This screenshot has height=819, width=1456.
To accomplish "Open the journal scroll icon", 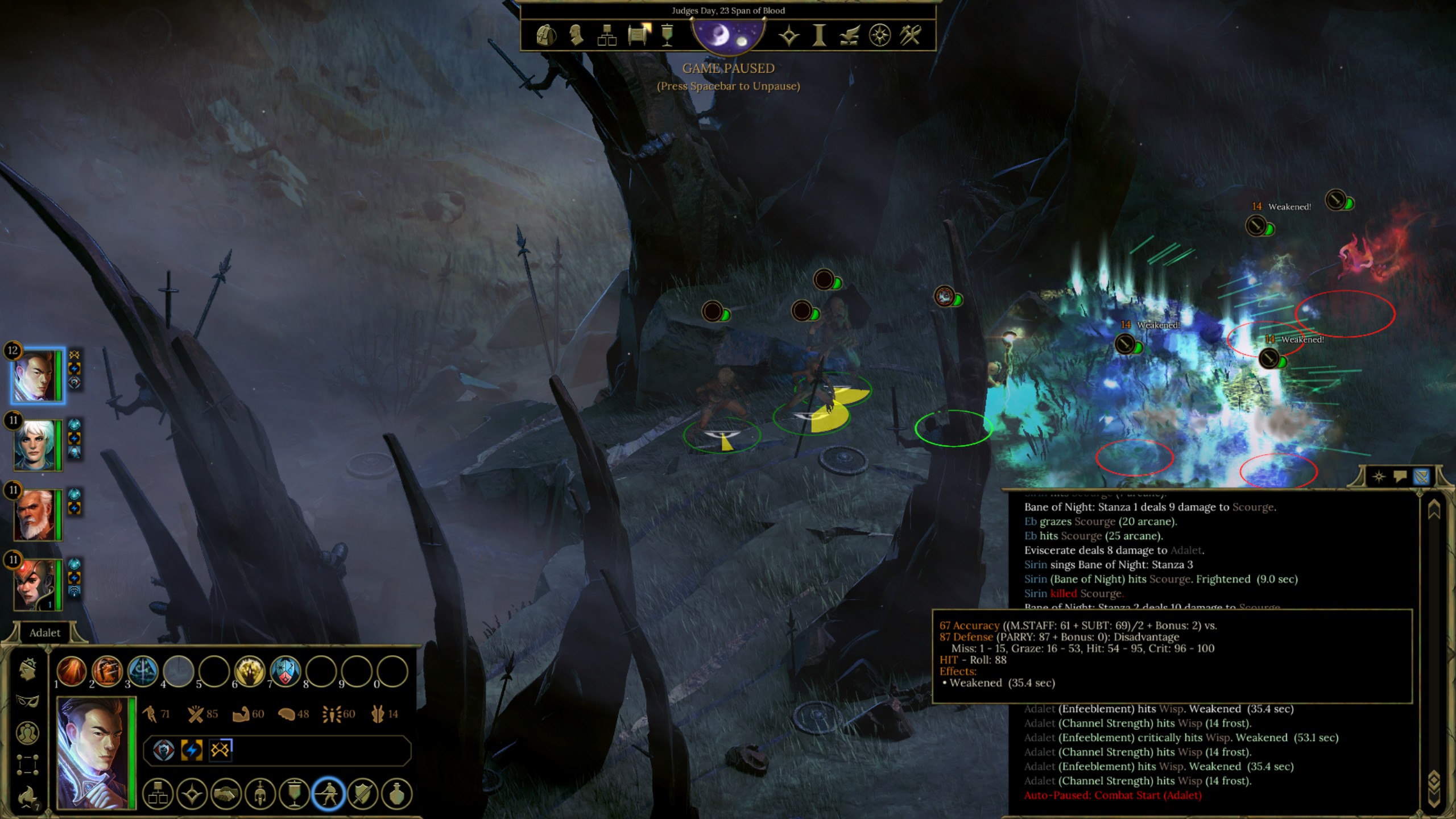I will point(639,35).
